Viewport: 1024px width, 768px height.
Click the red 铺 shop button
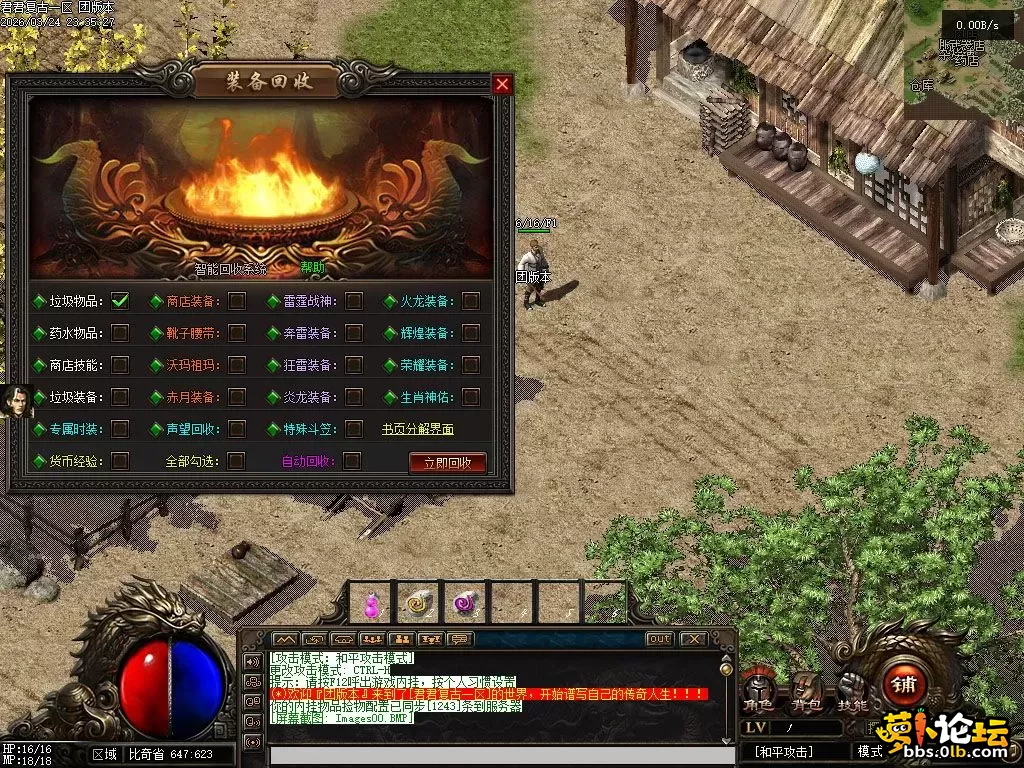click(x=903, y=686)
